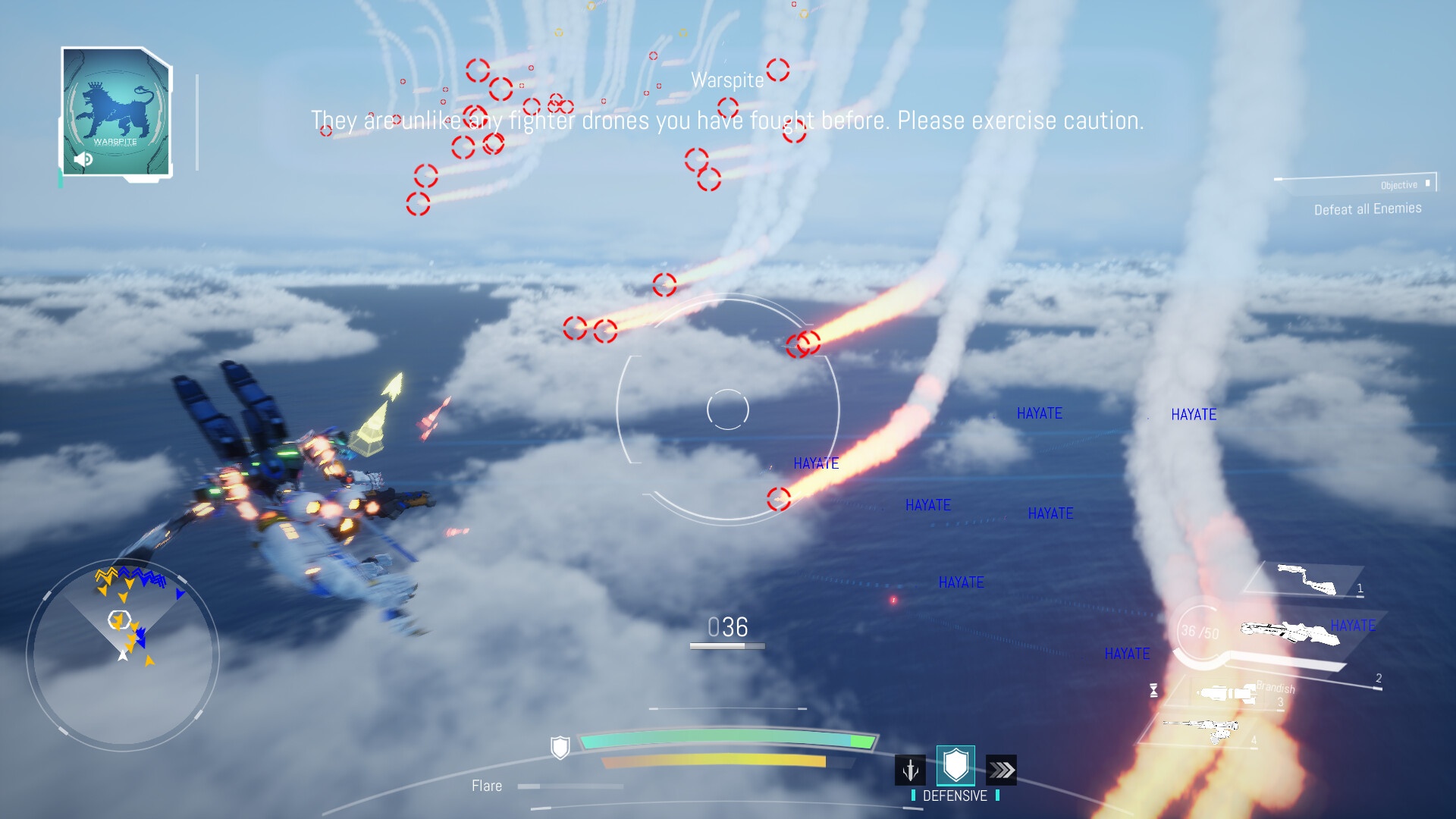1456x819 pixels.
Task: Open the Objective tracker panel
Action: [x=1357, y=196]
